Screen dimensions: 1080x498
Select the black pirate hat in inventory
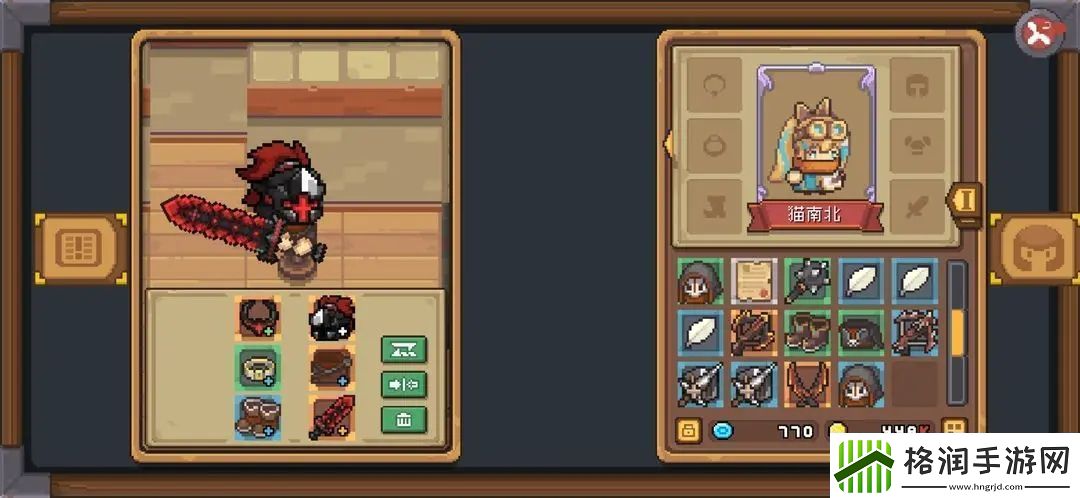tap(860, 333)
